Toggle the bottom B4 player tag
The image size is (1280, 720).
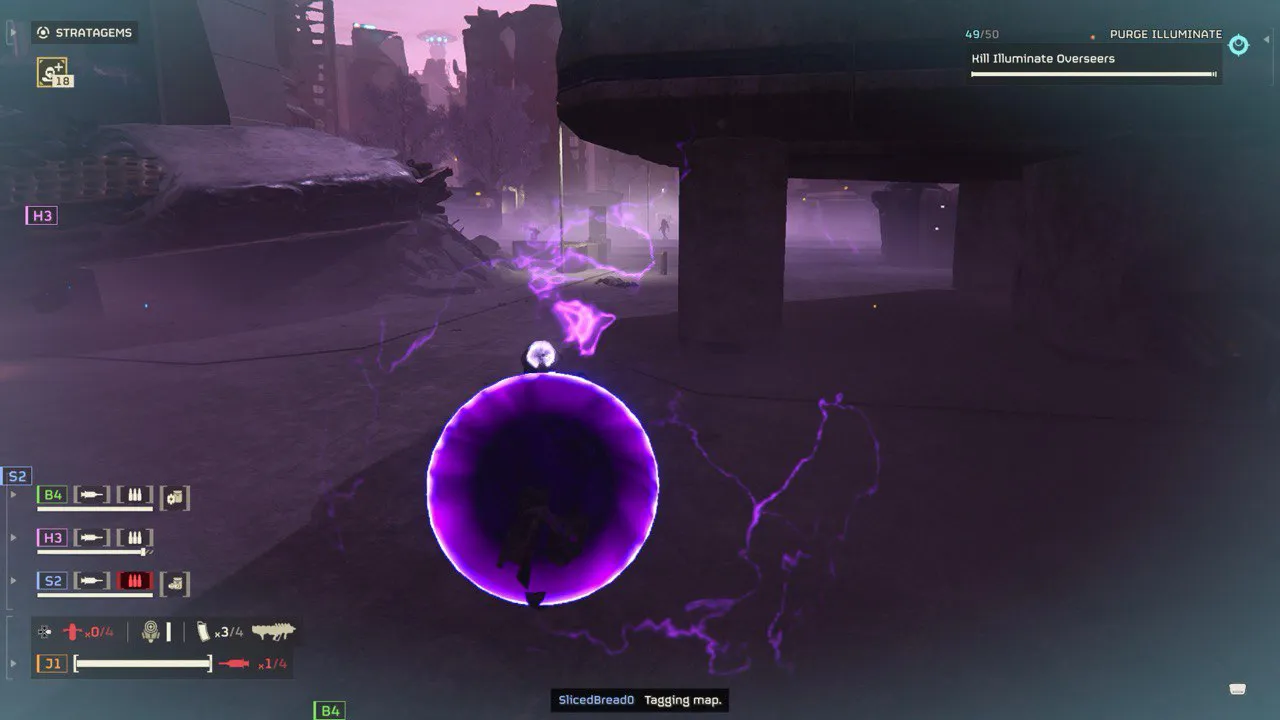click(327, 710)
